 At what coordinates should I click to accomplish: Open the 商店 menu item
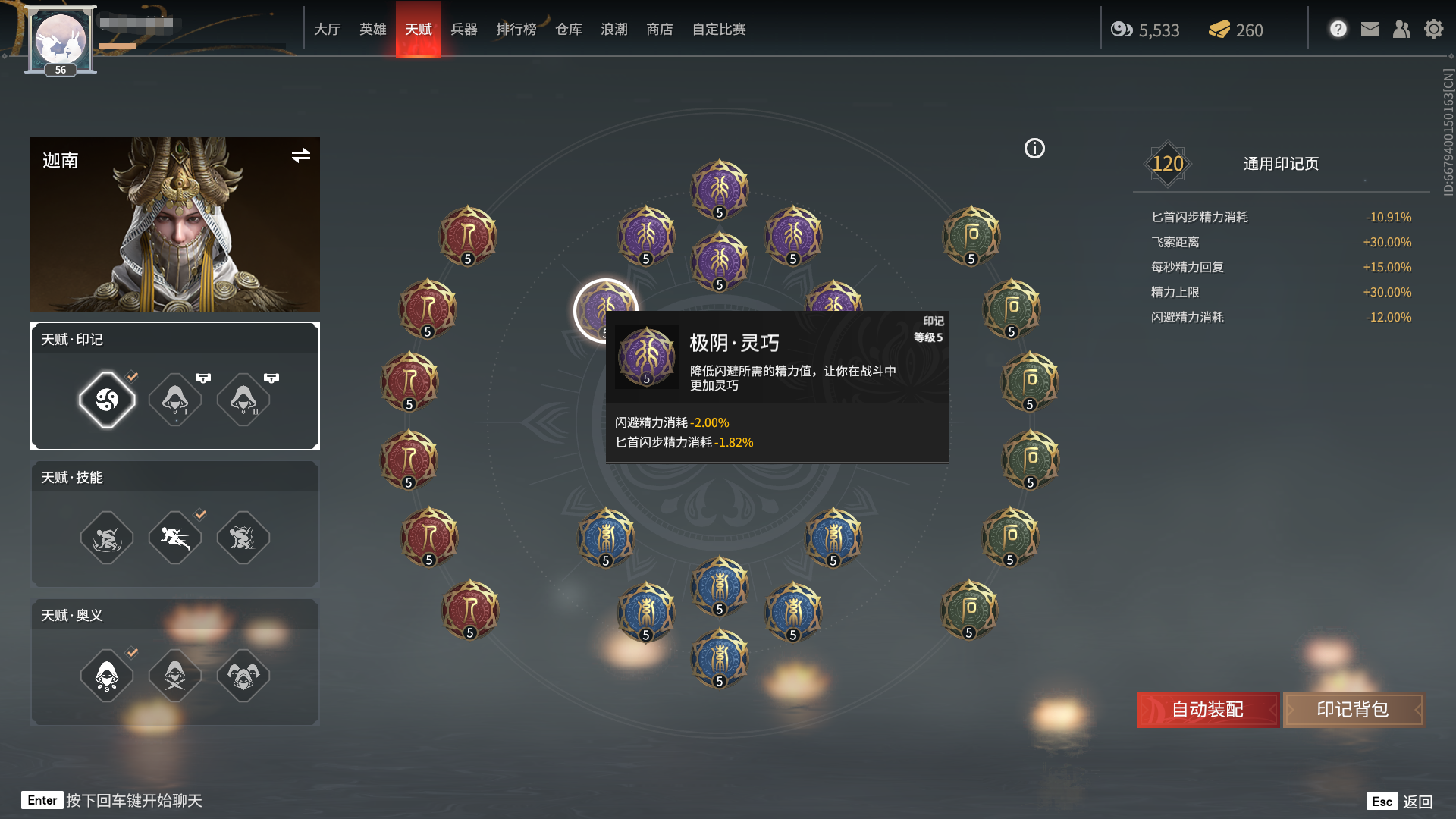tap(658, 30)
